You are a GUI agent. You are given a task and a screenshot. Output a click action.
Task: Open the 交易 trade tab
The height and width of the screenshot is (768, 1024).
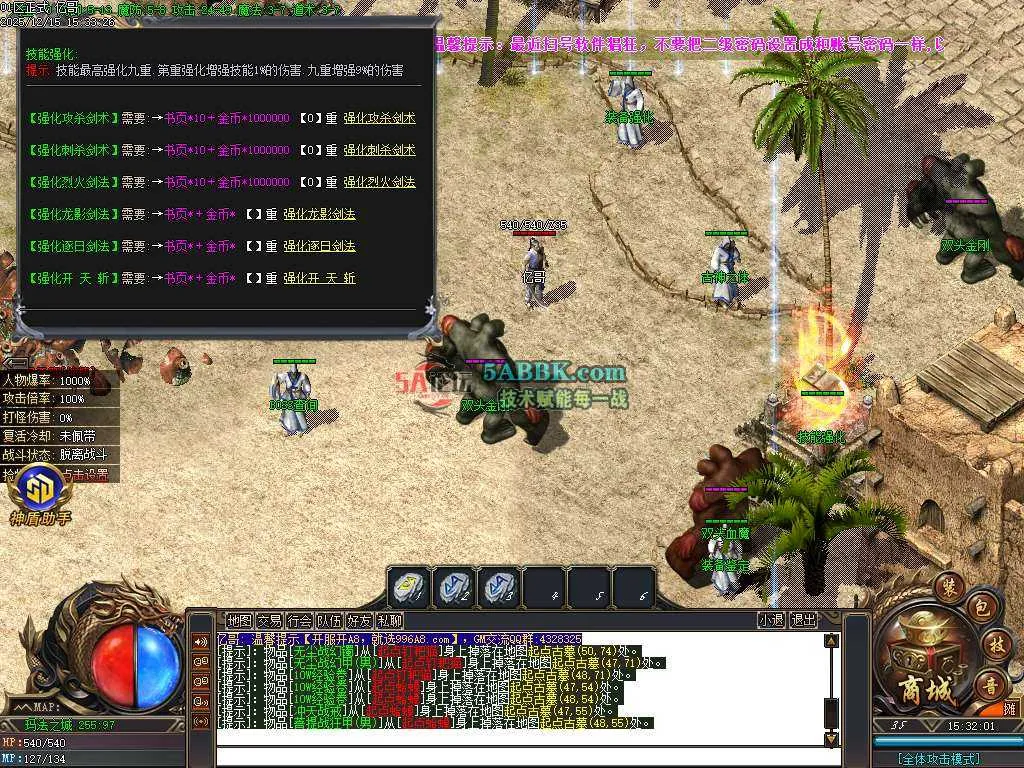point(269,620)
